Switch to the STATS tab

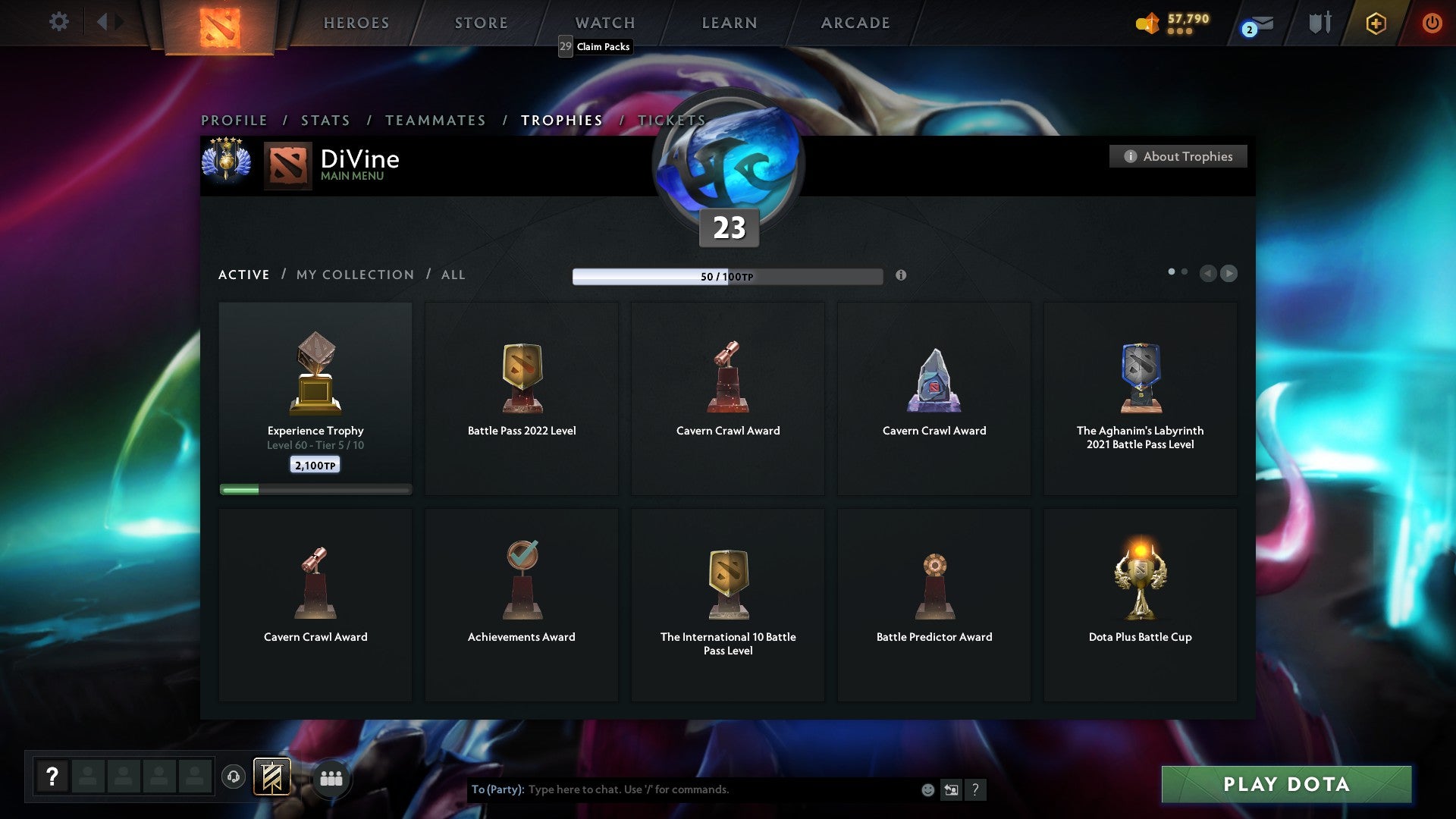(x=325, y=120)
